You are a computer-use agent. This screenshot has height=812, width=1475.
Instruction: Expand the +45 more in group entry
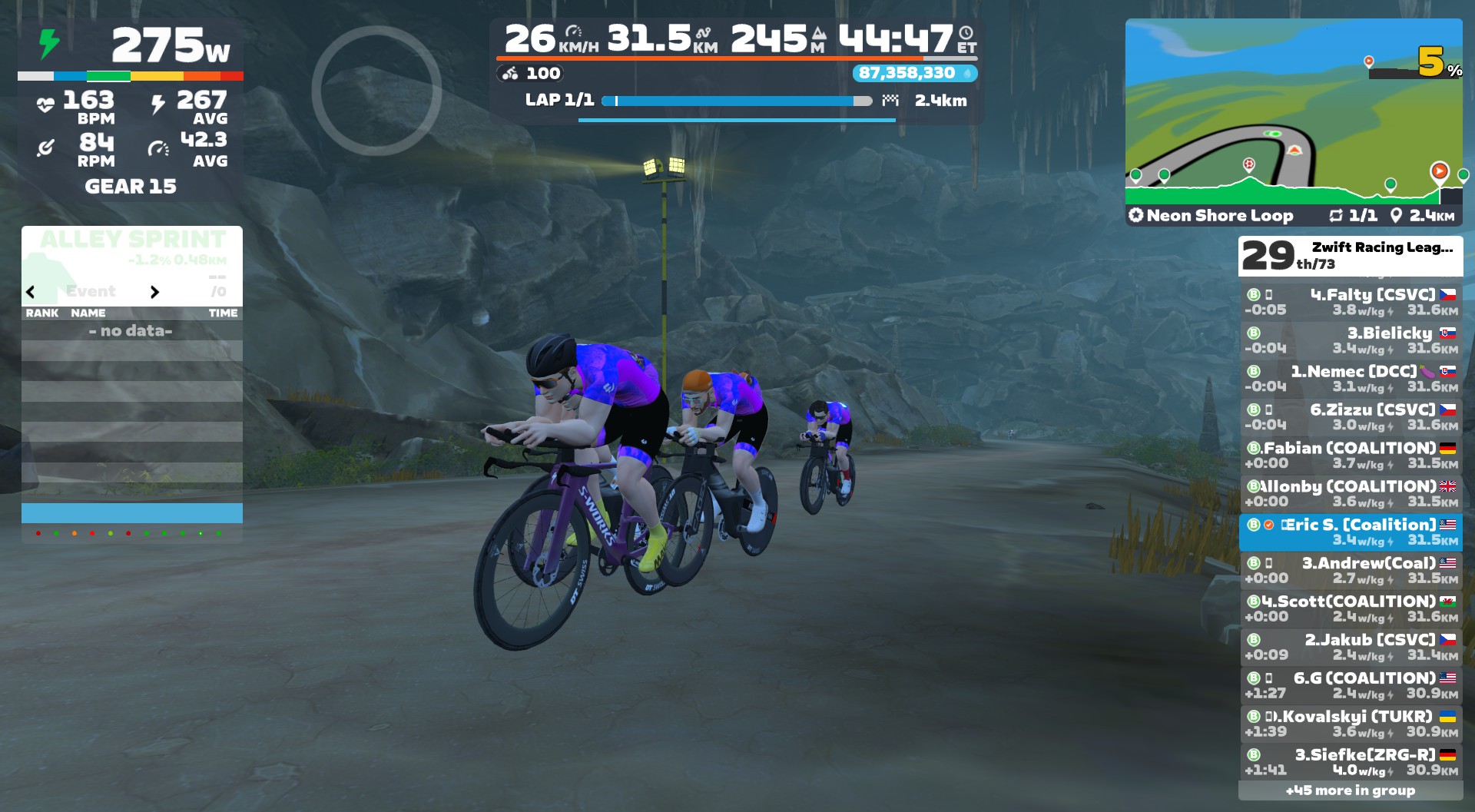click(1351, 790)
